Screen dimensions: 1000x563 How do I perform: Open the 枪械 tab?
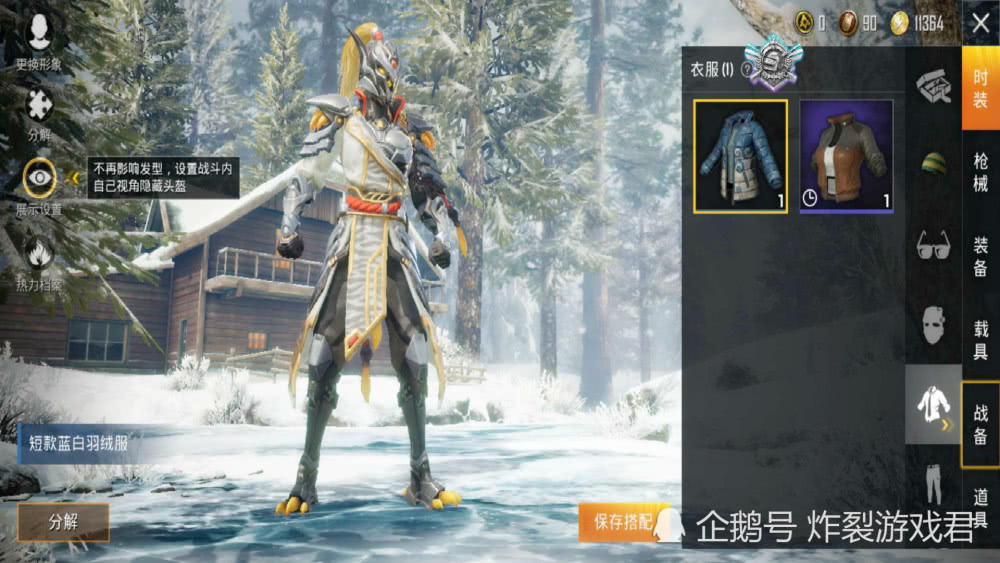click(x=980, y=172)
